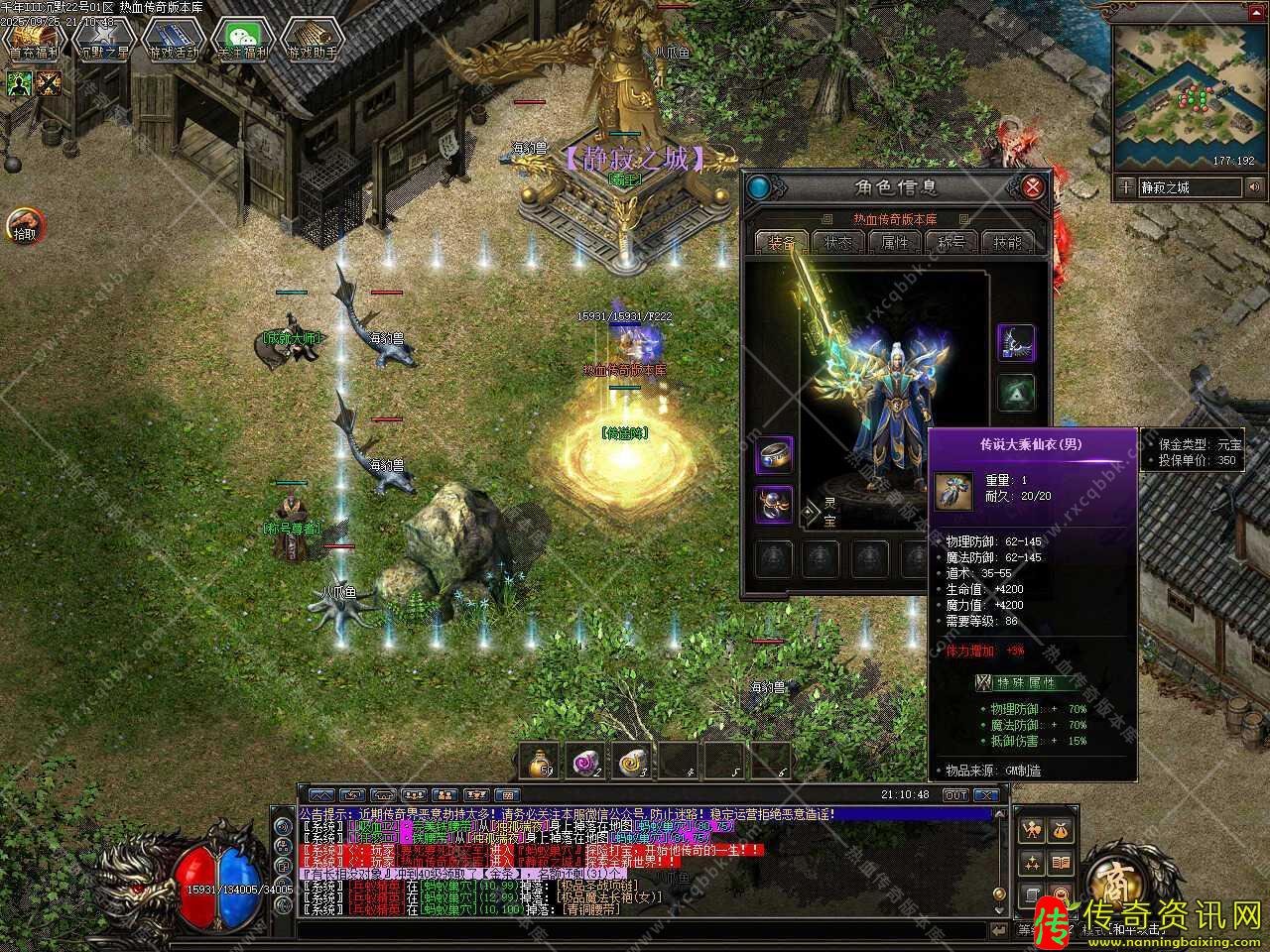
Task: Click the OUT button on chat bar
Action: click(x=954, y=794)
